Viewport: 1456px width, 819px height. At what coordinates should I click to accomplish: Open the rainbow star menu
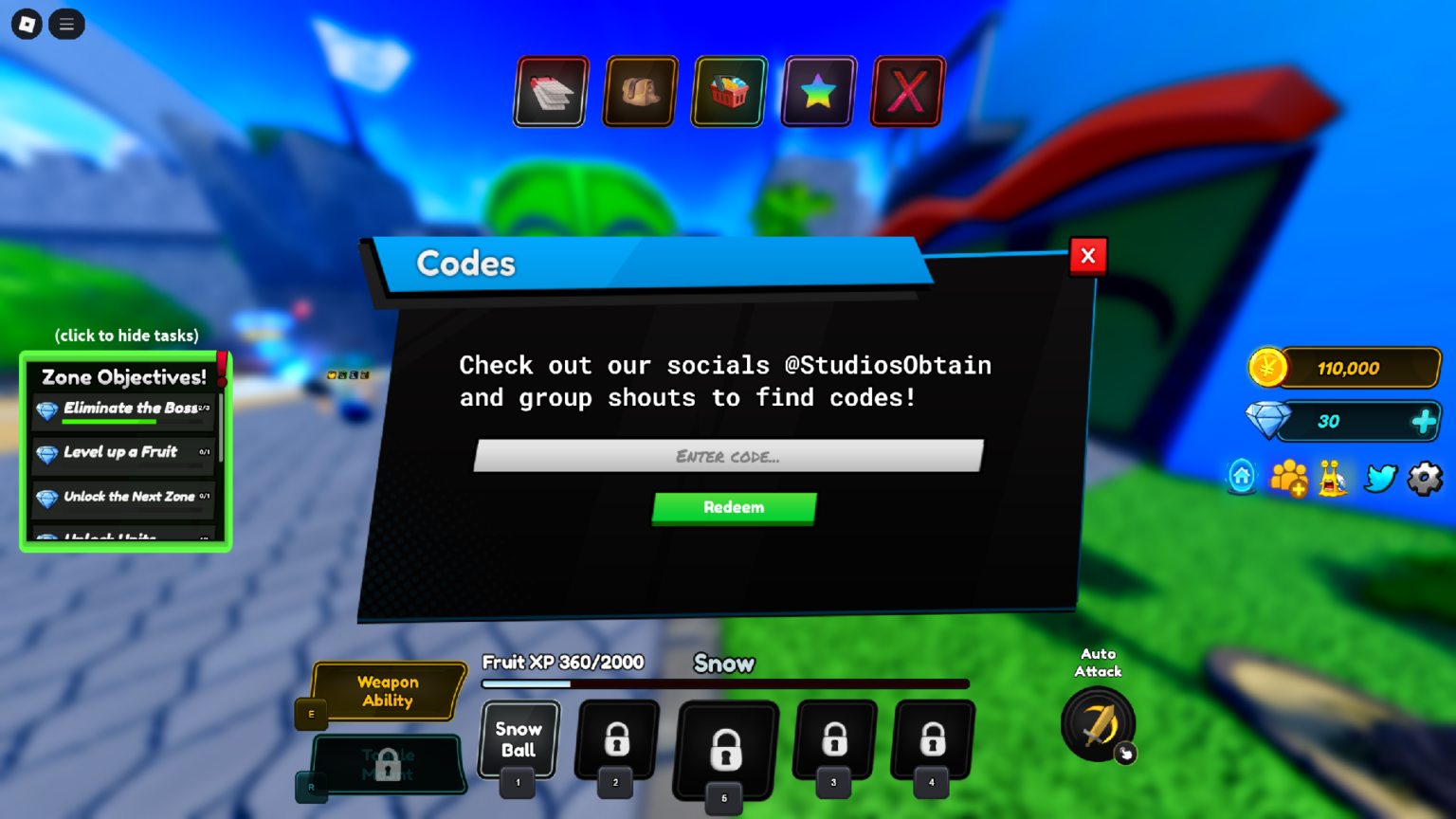click(x=817, y=91)
